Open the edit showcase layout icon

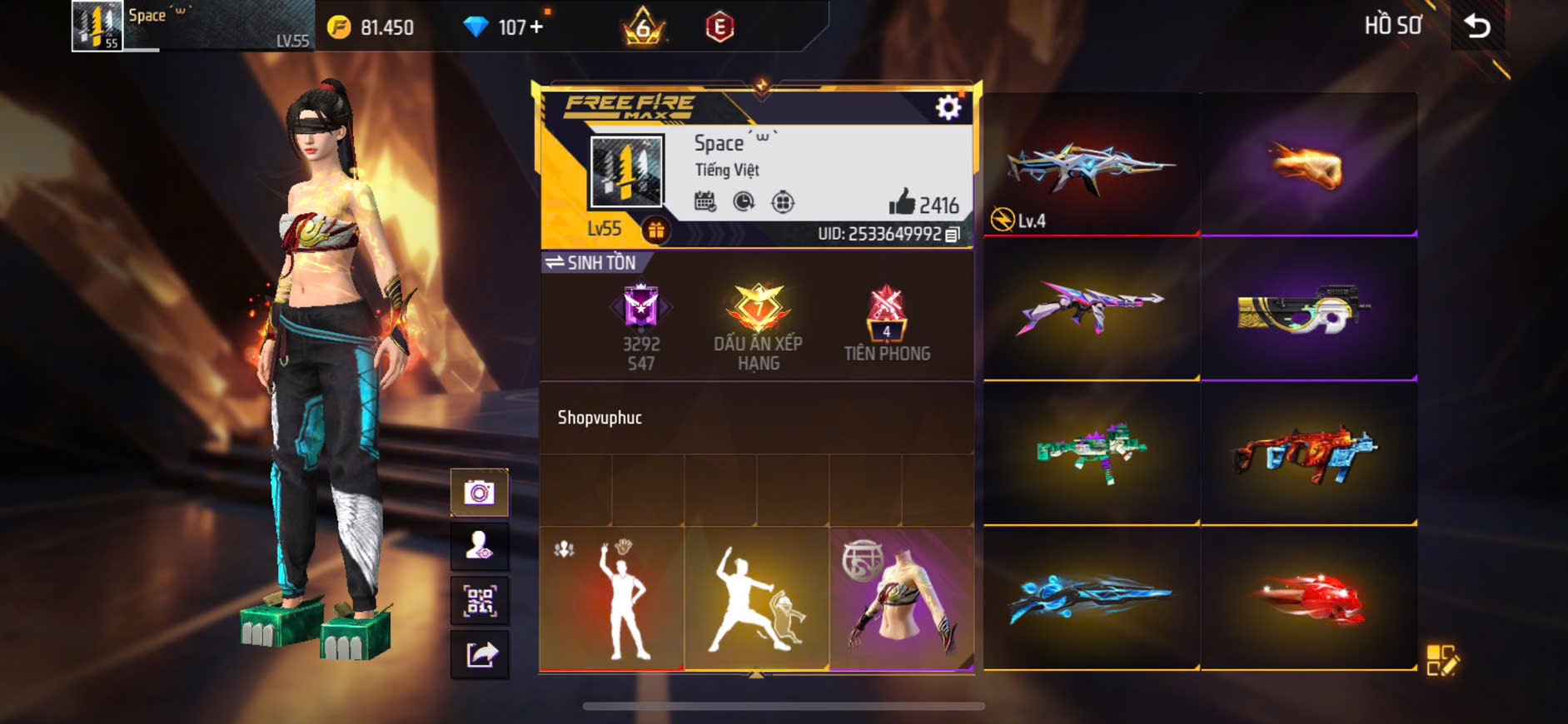[1441, 660]
